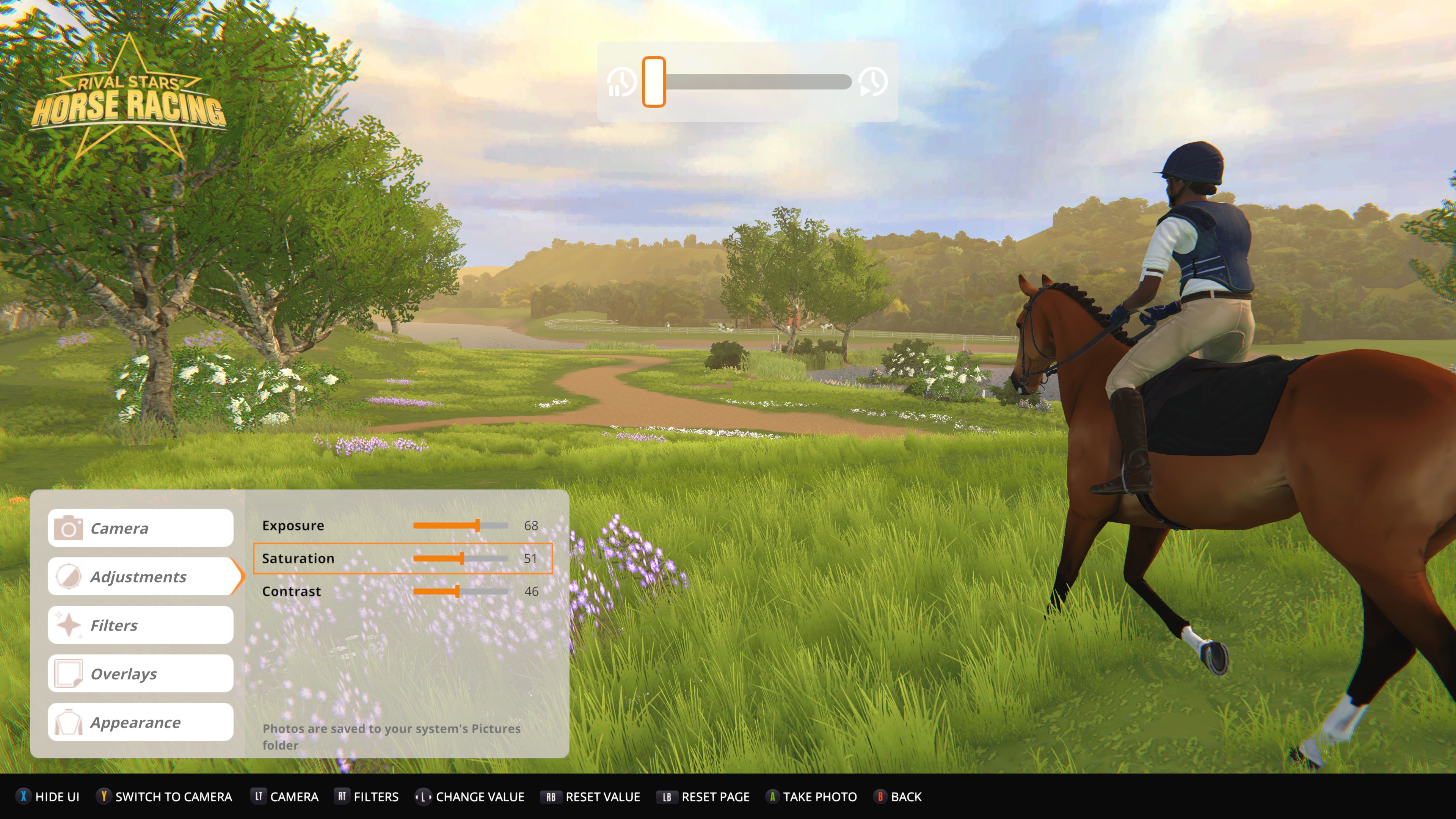Click the frame icon on Overlays
This screenshot has width=1456, height=819.
[x=69, y=673]
